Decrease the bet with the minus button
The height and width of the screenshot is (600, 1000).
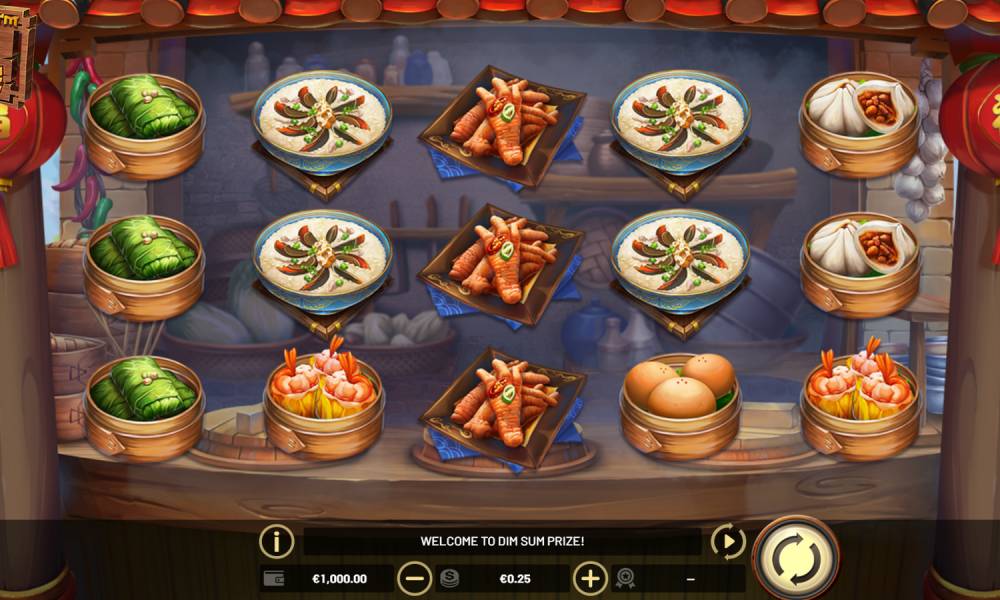tap(414, 578)
